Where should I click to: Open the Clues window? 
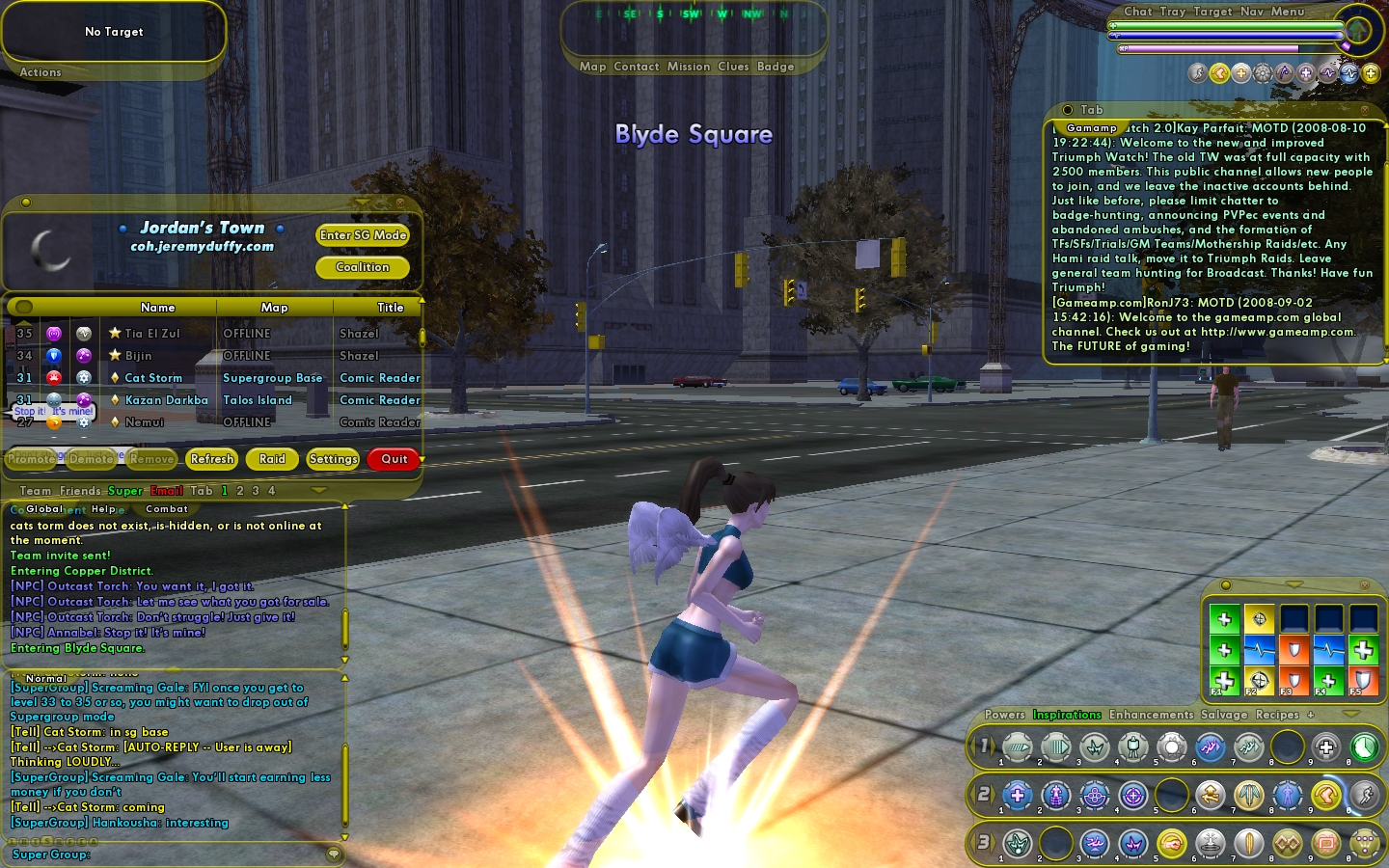click(x=733, y=67)
